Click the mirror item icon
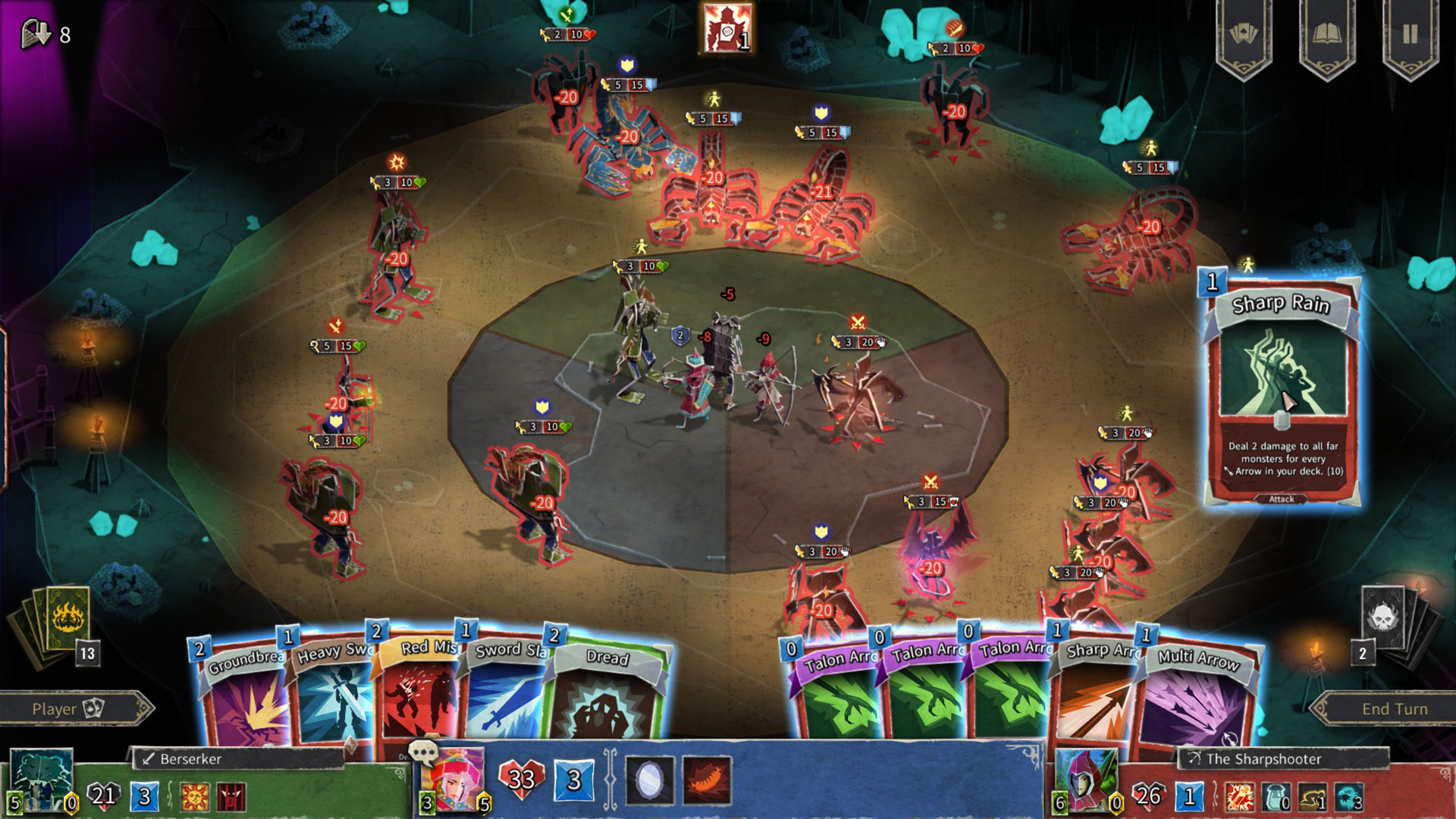Viewport: 1456px width, 819px height. pos(649,780)
